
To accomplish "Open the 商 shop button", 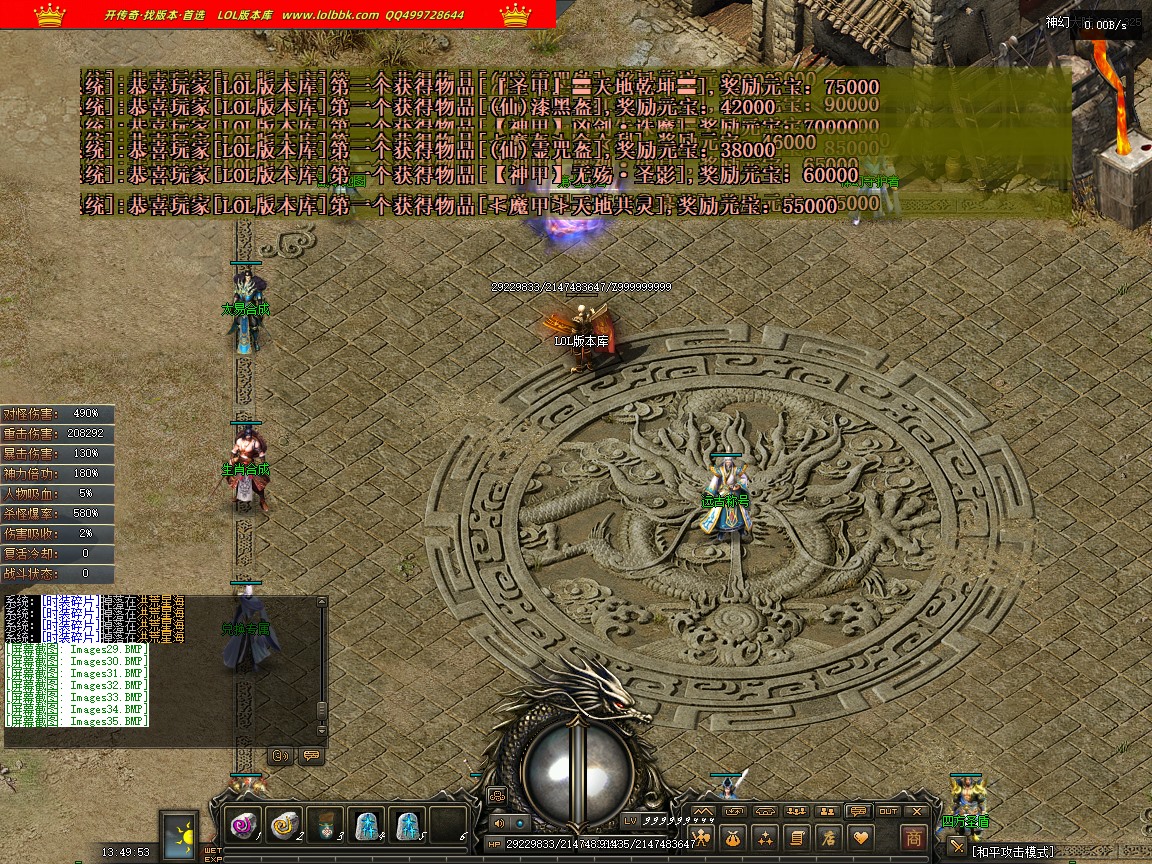I will (913, 838).
